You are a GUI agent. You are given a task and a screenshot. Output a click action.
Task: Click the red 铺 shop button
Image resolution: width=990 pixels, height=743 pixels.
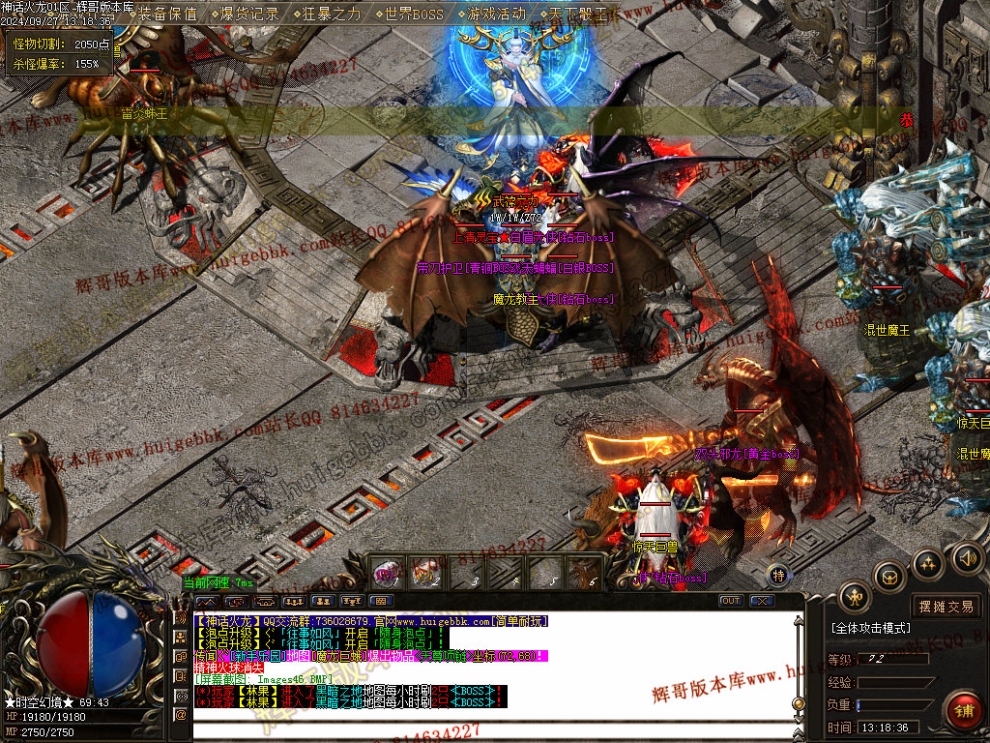[965, 711]
